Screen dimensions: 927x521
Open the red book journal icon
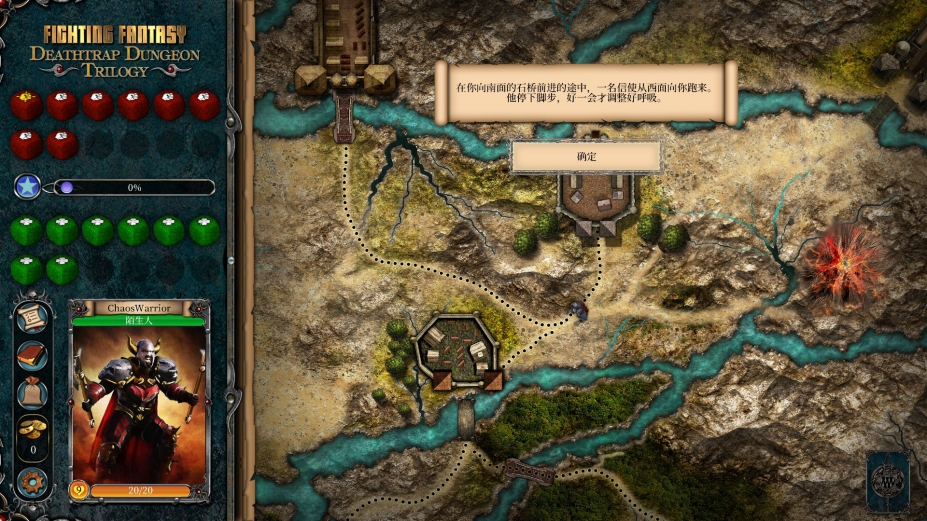pos(32,355)
